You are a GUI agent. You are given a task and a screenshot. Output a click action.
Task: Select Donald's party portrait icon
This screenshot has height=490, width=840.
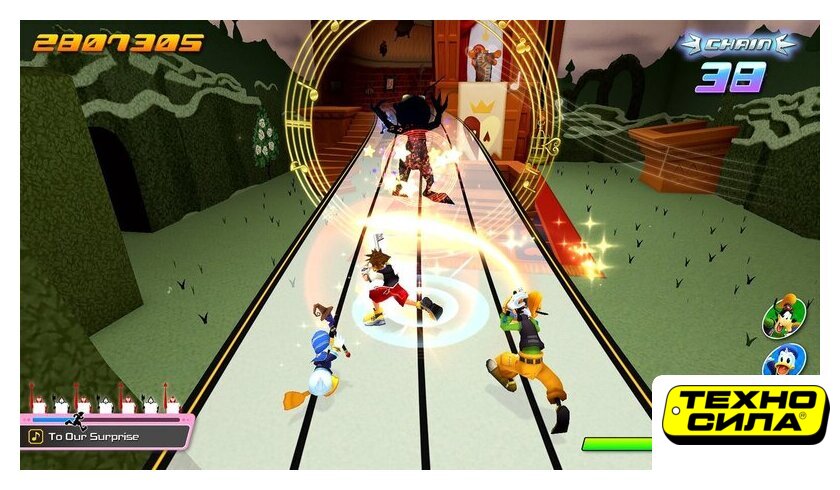[x=784, y=360]
